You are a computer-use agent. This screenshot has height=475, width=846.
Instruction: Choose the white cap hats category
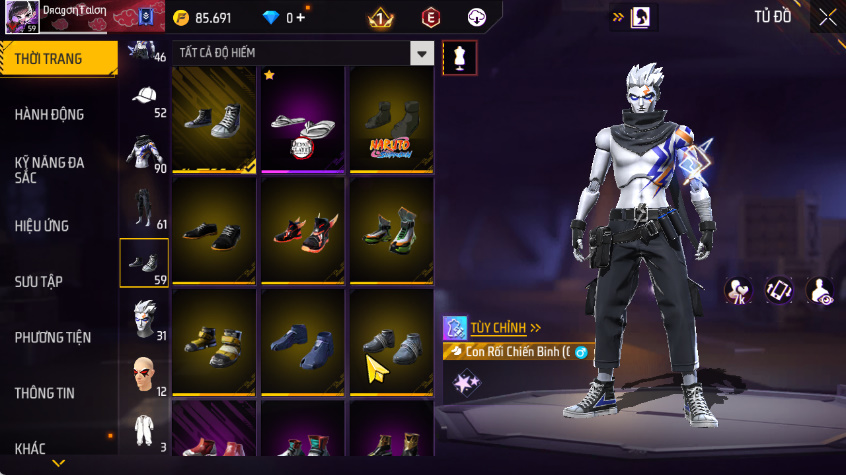[144, 98]
